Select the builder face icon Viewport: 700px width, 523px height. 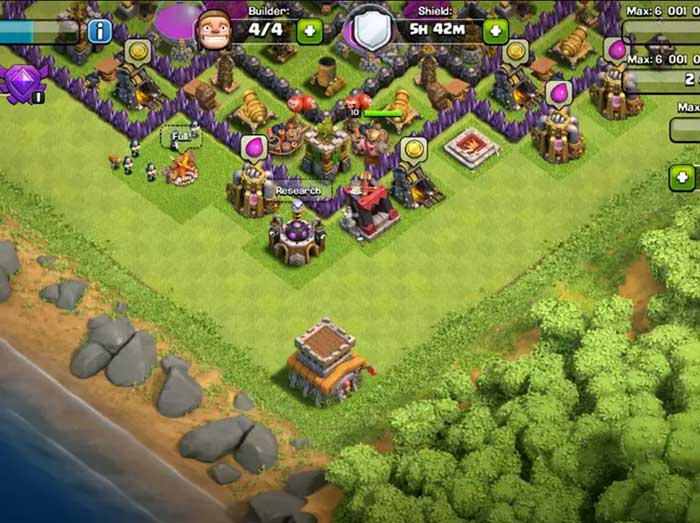[213, 29]
